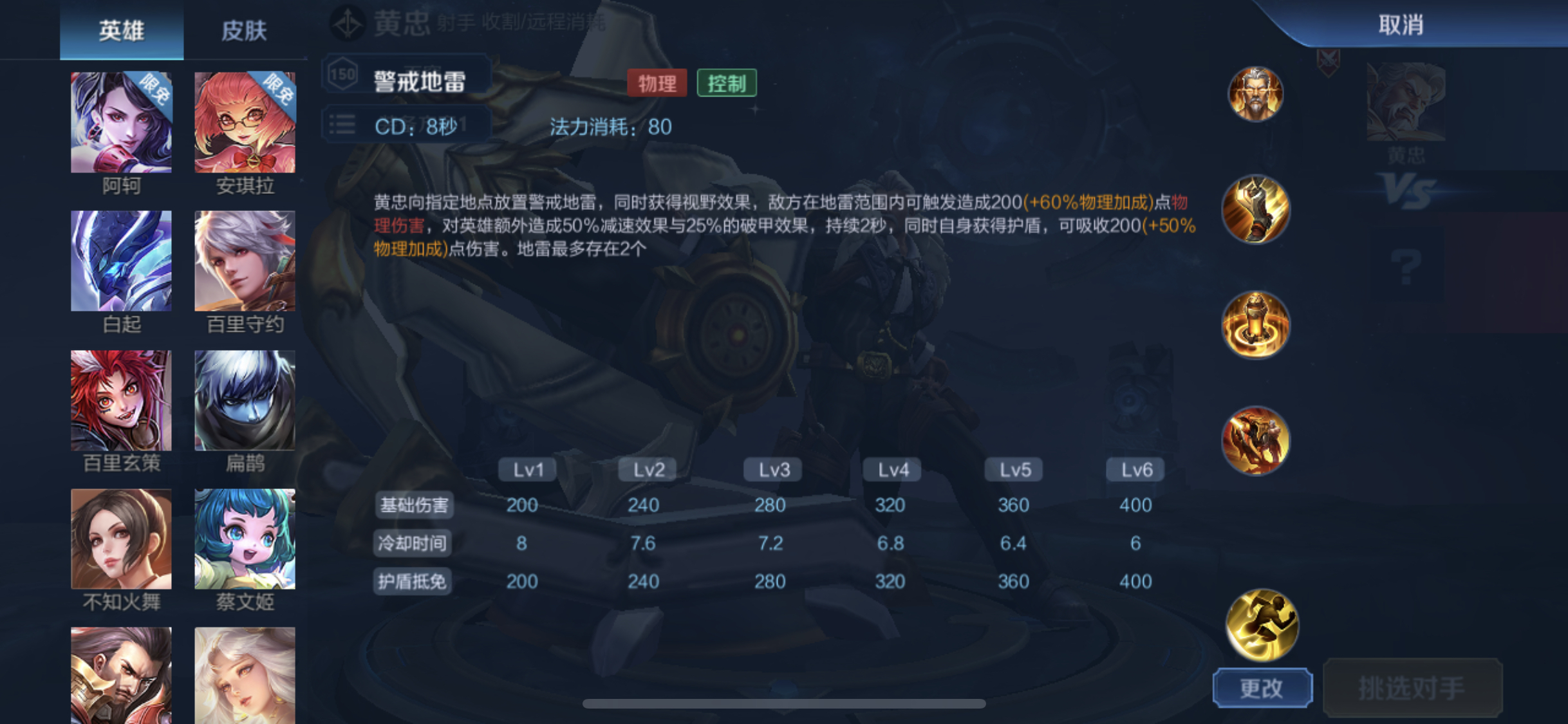1568x724 pixels.
Task: Choose 安琪拉 with the 限免 banner
Action: pyautogui.click(x=245, y=121)
